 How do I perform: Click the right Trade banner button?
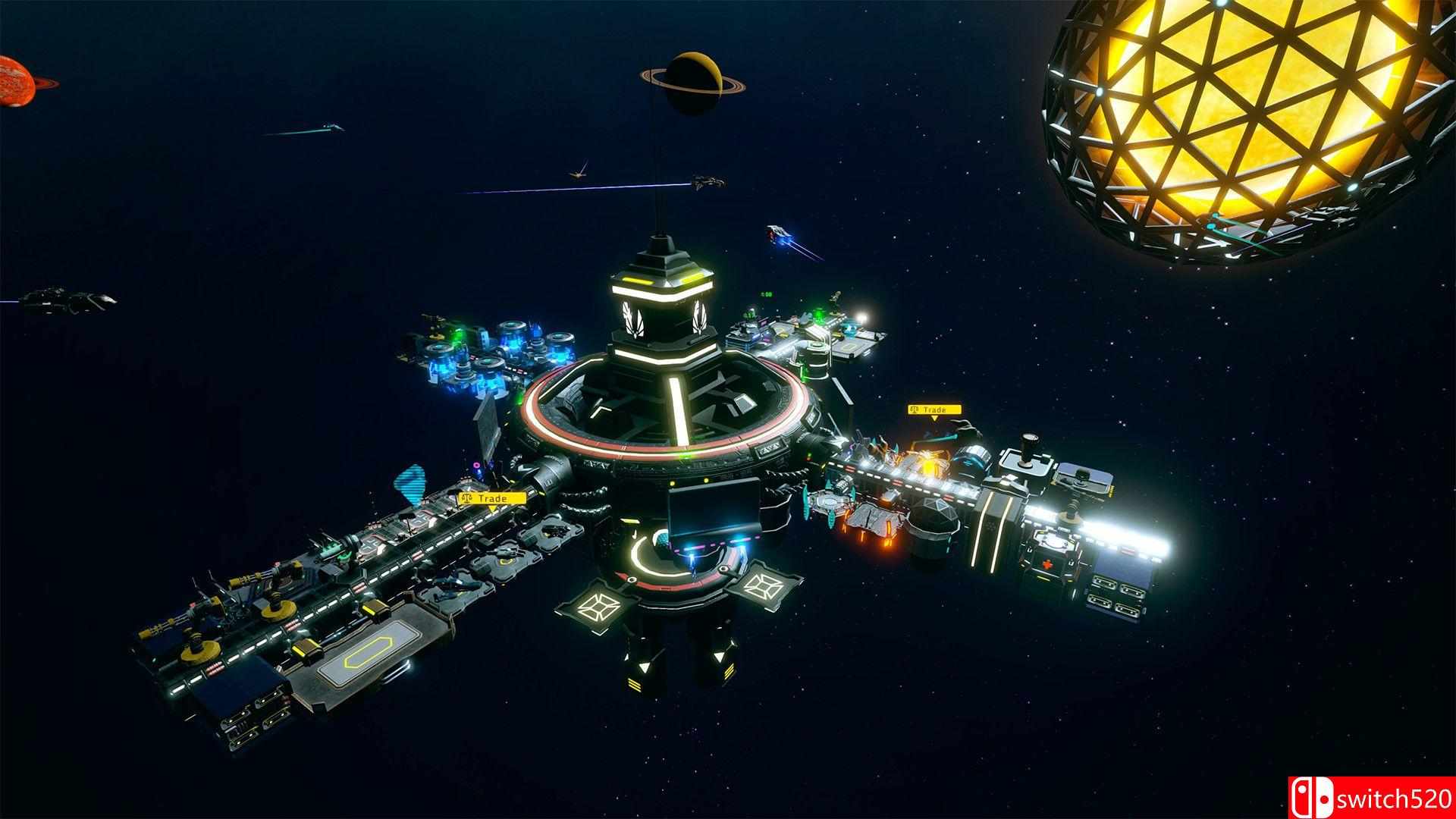[x=934, y=408]
